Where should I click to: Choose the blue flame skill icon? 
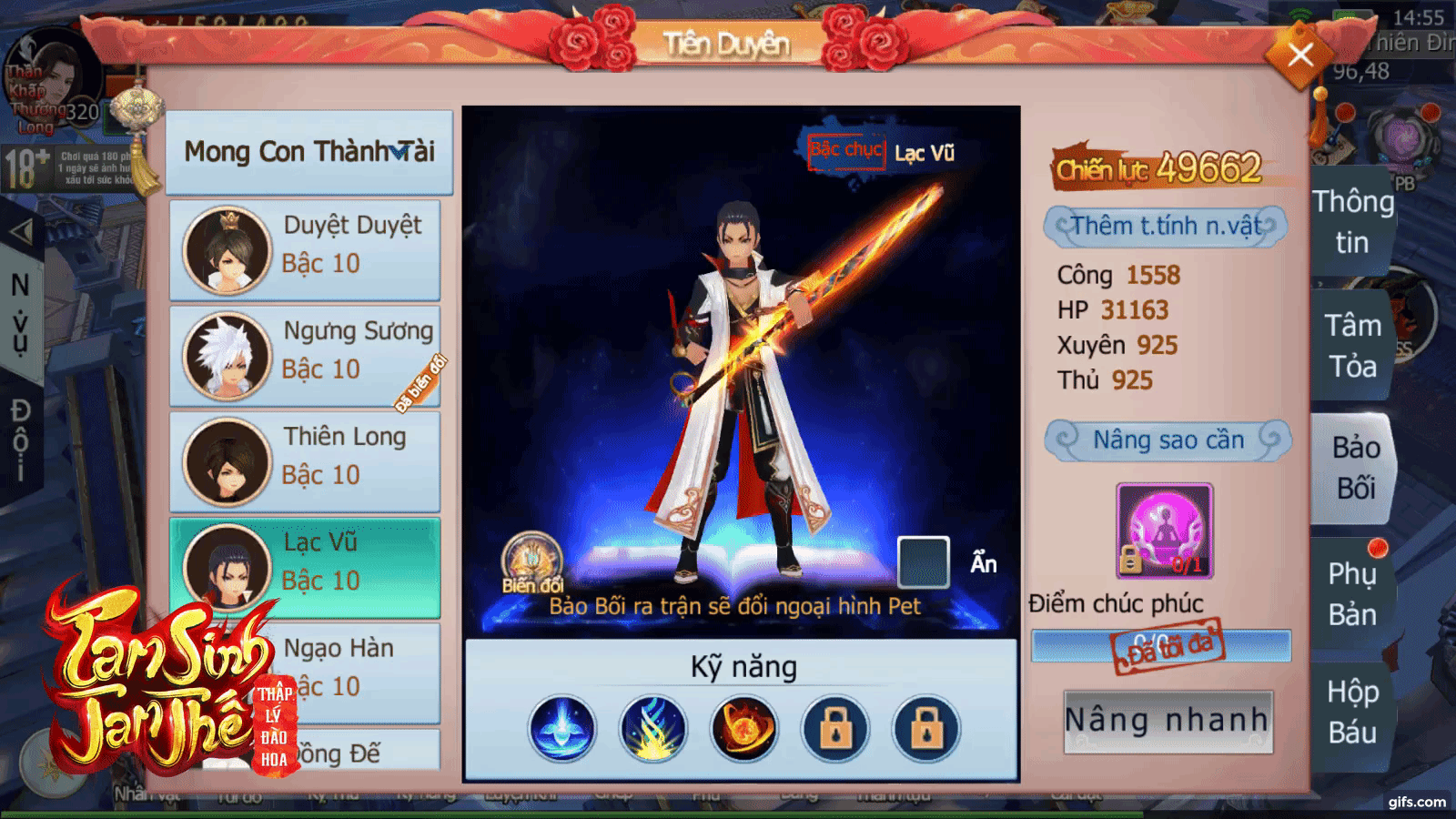(x=652, y=729)
